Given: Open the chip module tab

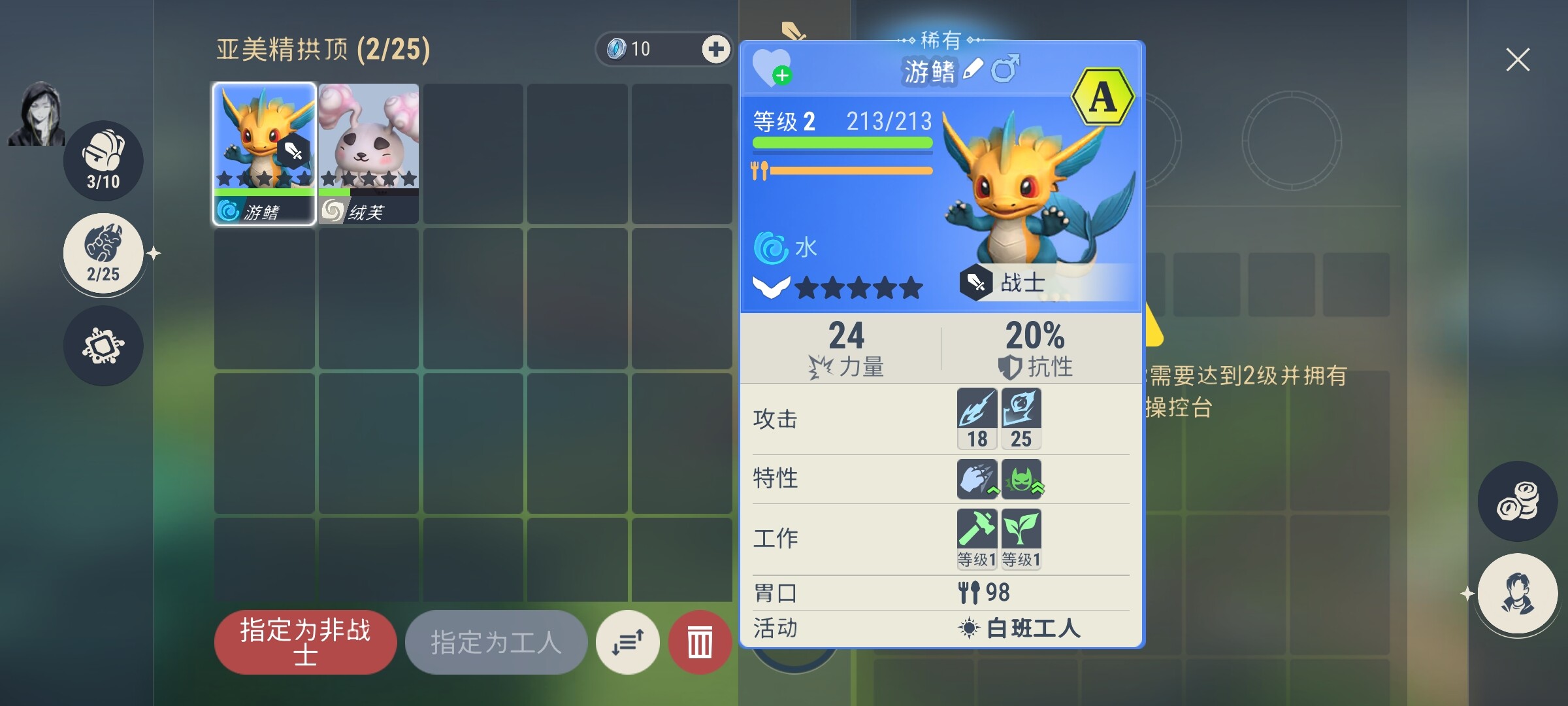Looking at the screenshot, I should click(x=103, y=346).
